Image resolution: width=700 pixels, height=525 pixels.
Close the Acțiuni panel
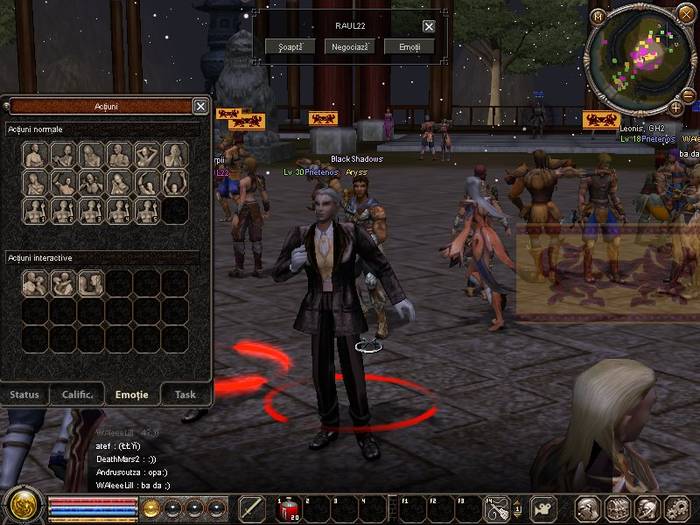[200, 107]
